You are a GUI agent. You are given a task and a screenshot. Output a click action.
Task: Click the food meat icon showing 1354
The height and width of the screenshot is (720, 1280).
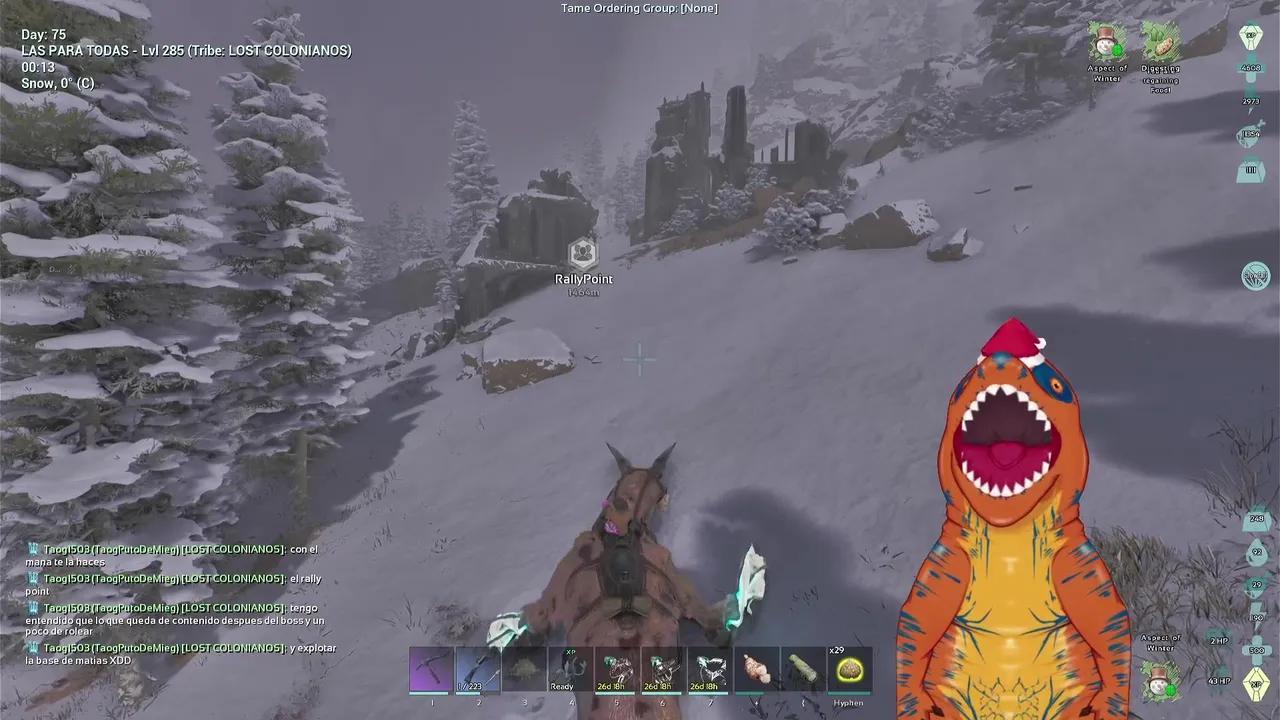pyautogui.click(x=1252, y=137)
